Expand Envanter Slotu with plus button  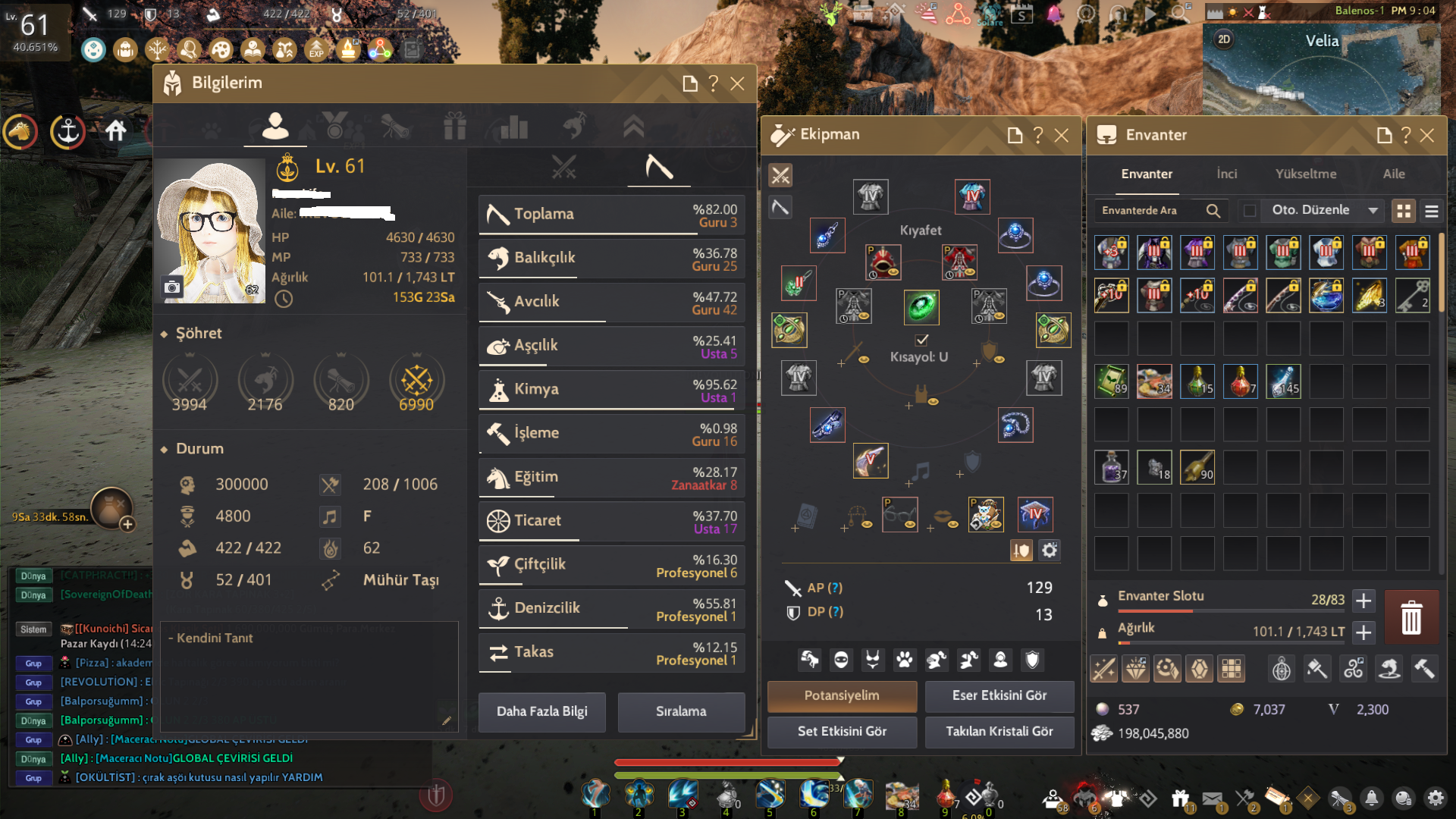(1363, 601)
